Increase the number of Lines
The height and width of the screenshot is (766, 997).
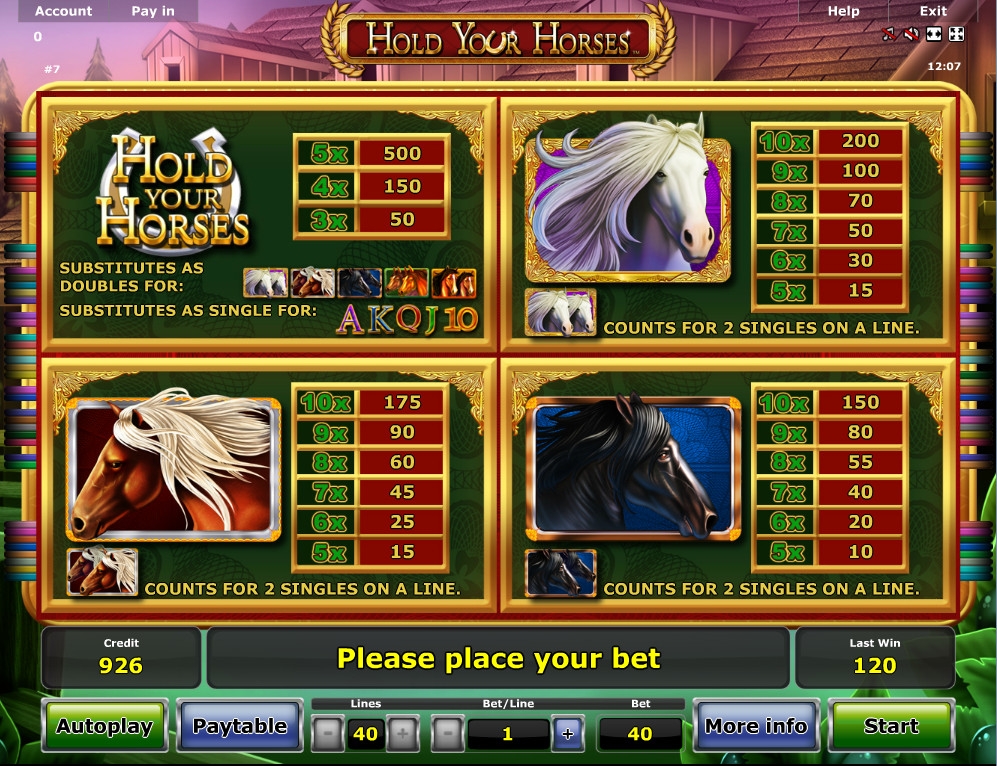tap(402, 735)
